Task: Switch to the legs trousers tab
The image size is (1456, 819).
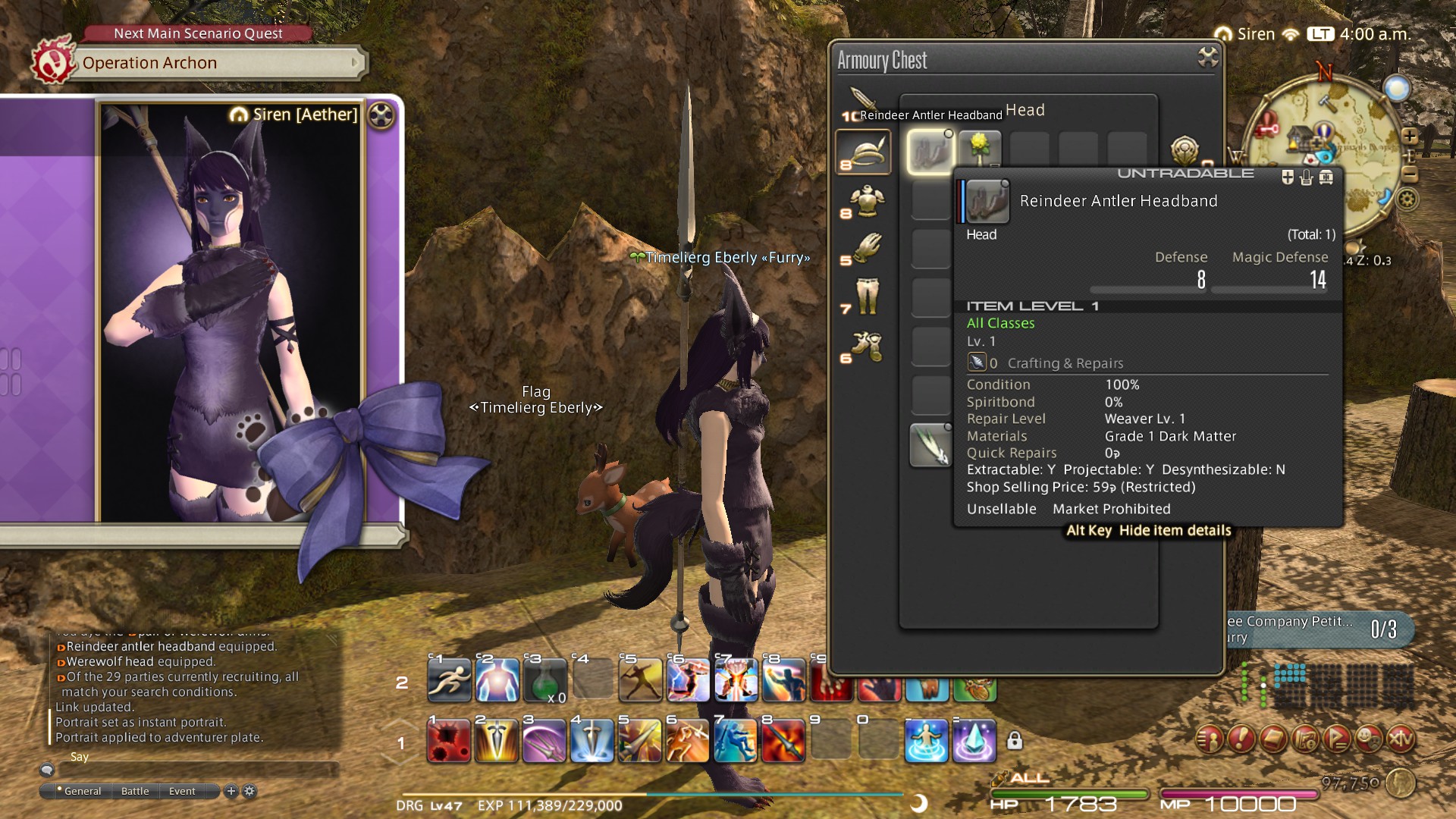Action: (864, 297)
